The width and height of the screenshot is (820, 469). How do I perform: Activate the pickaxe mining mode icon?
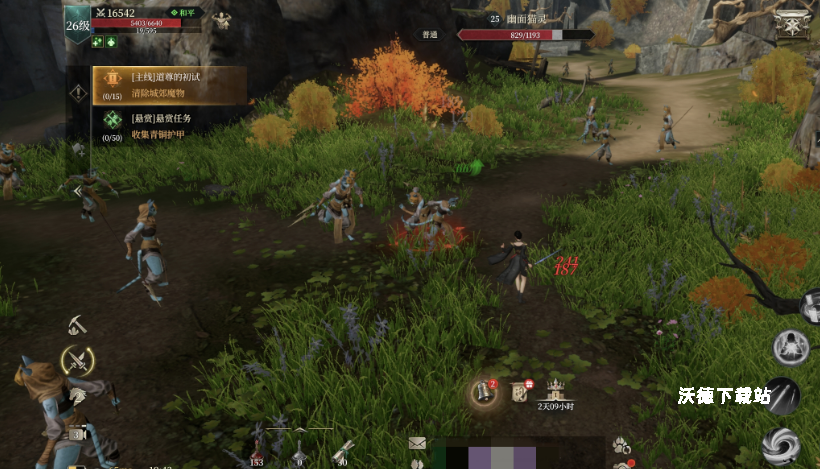[79, 325]
